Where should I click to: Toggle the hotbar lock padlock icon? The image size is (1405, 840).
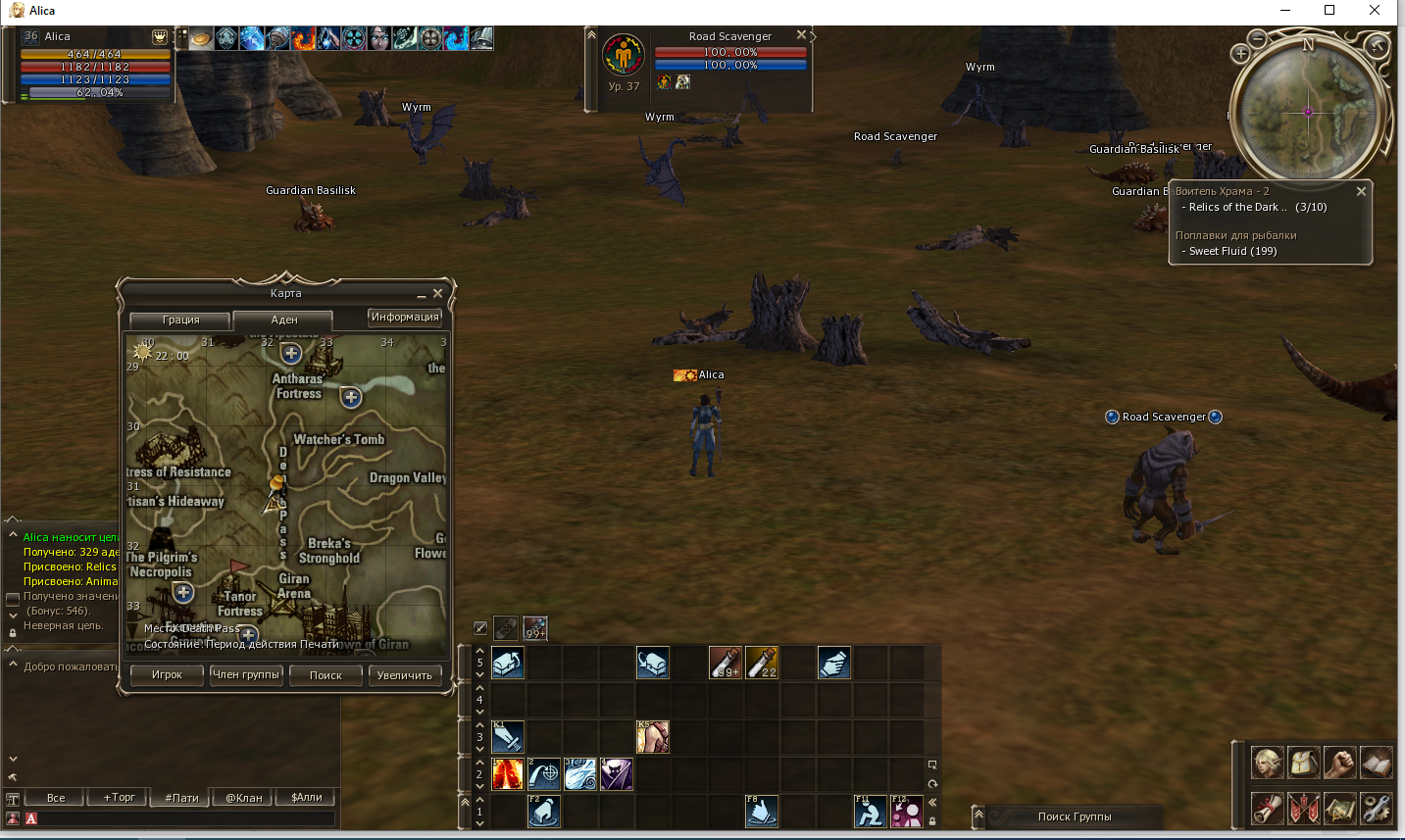click(932, 822)
